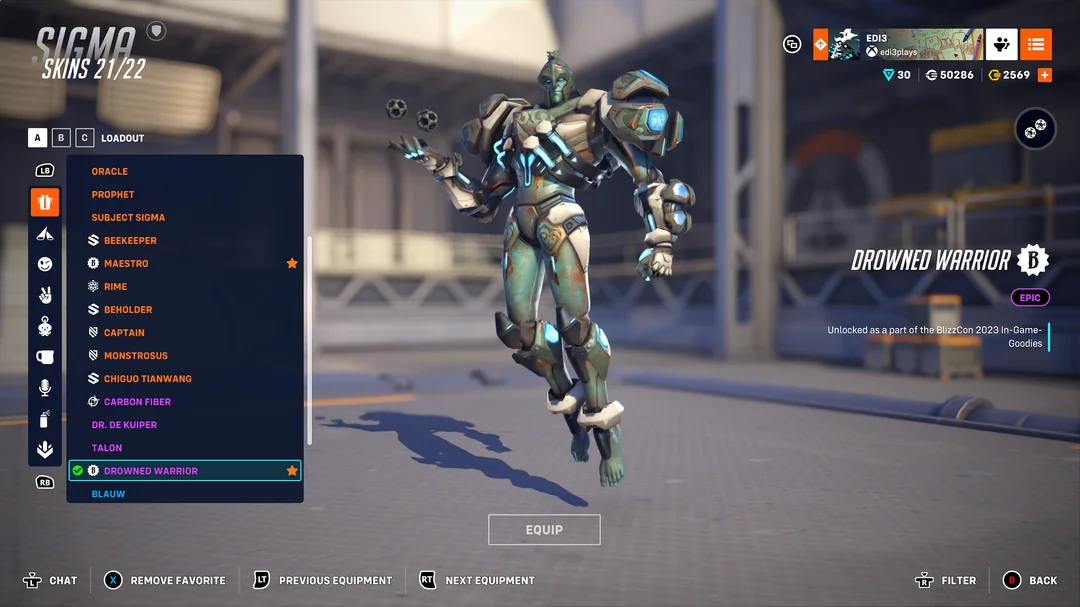Switch to loadout B
This screenshot has height=607, width=1080.
[x=61, y=138]
